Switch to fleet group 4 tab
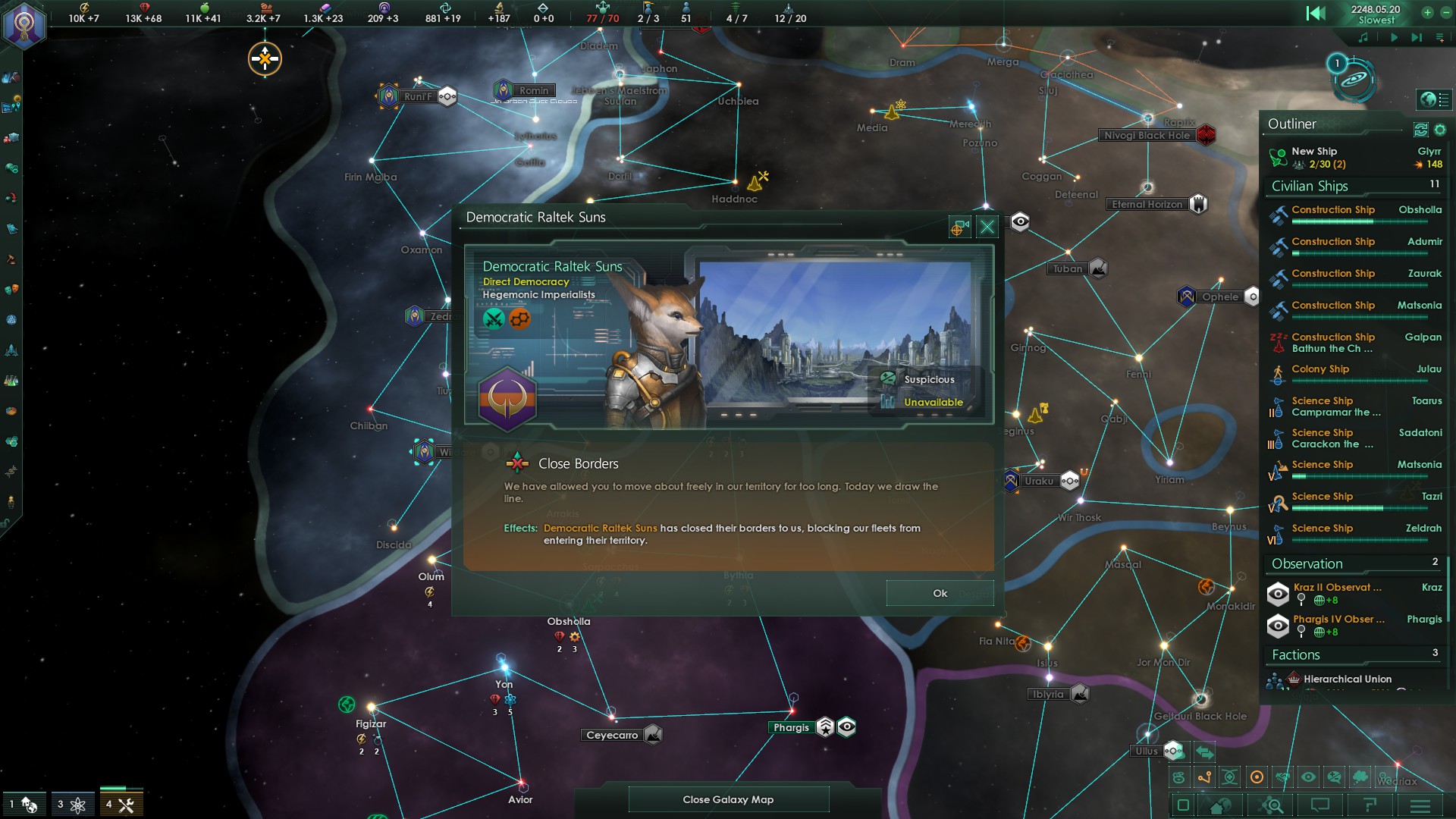 121,804
